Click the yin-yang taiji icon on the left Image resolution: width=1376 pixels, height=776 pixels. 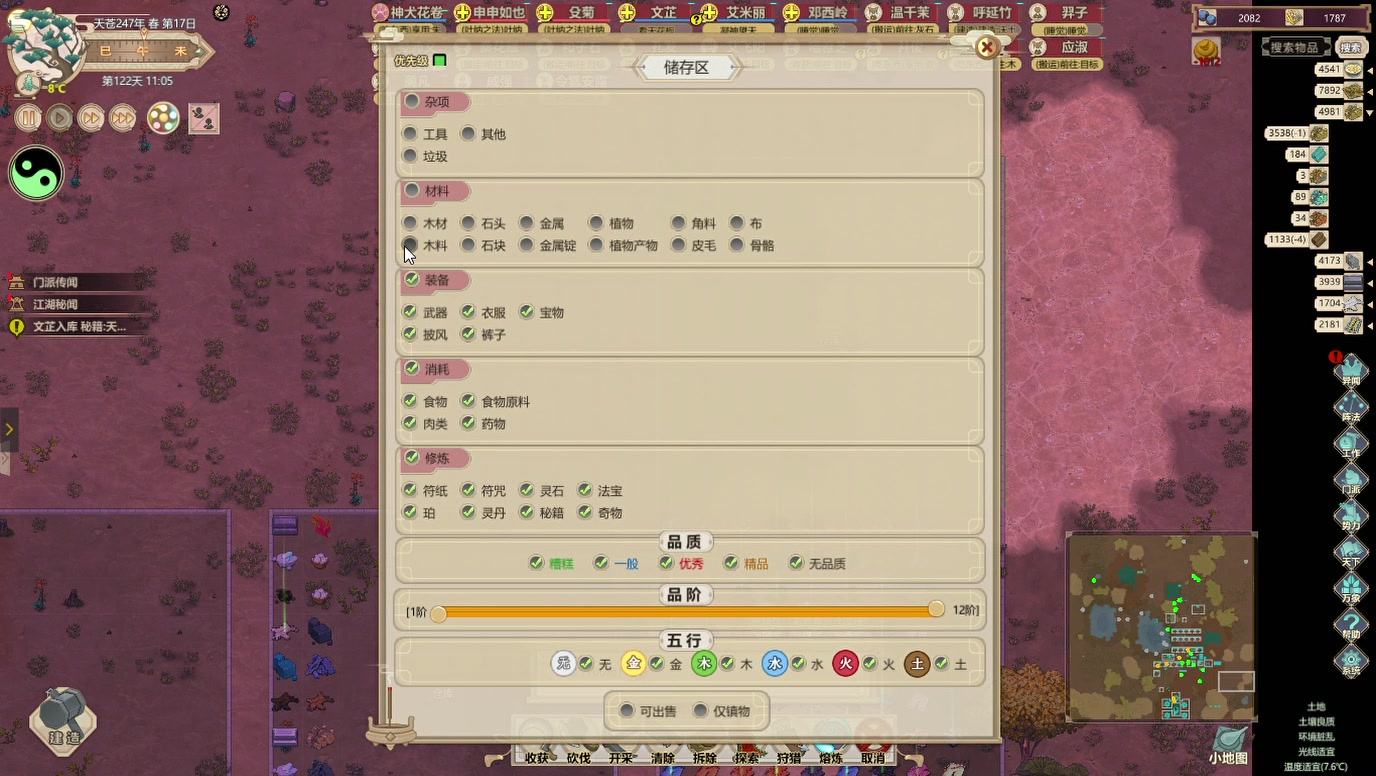35,174
